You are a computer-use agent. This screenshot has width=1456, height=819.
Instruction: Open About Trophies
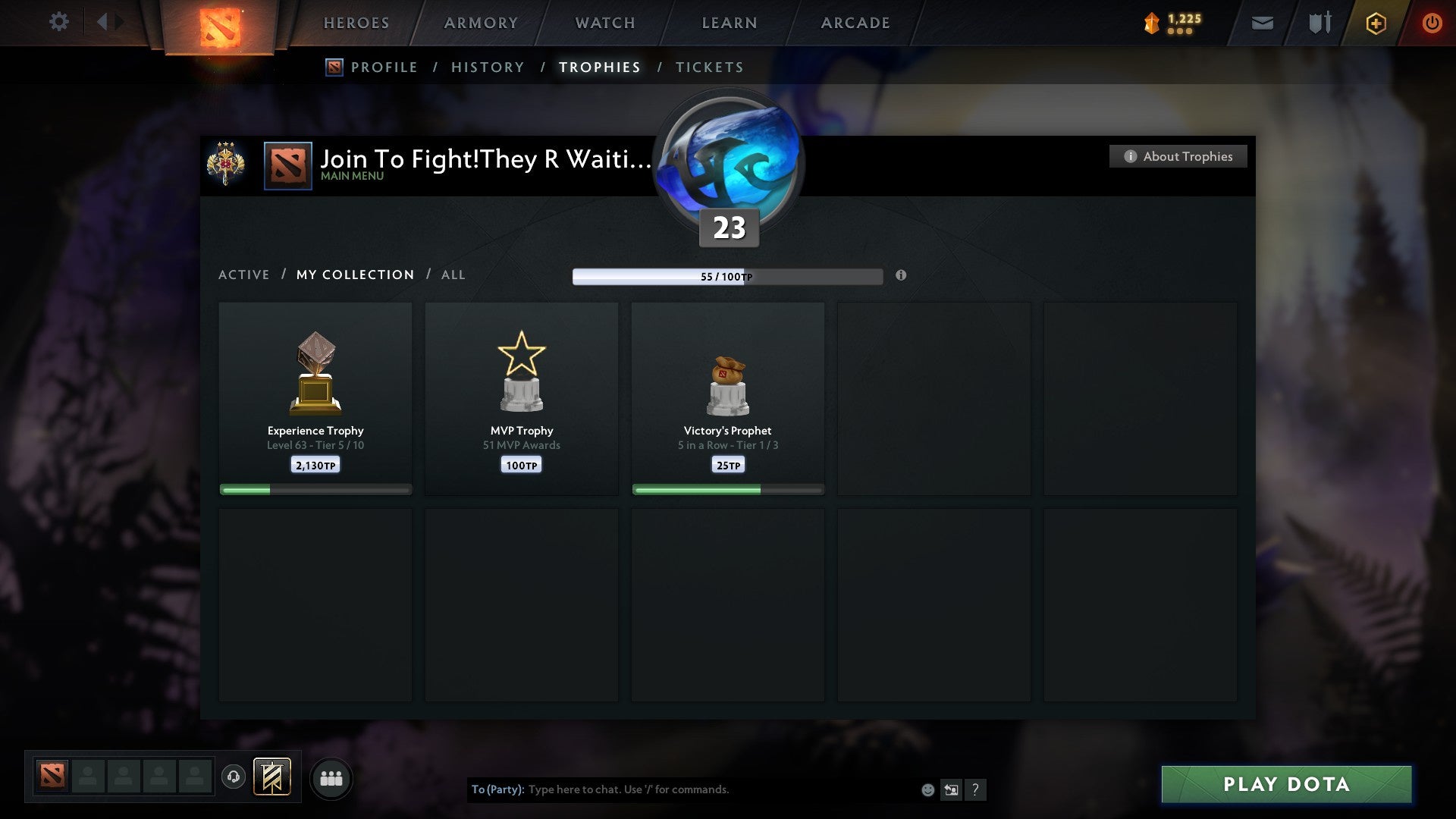(x=1178, y=156)
